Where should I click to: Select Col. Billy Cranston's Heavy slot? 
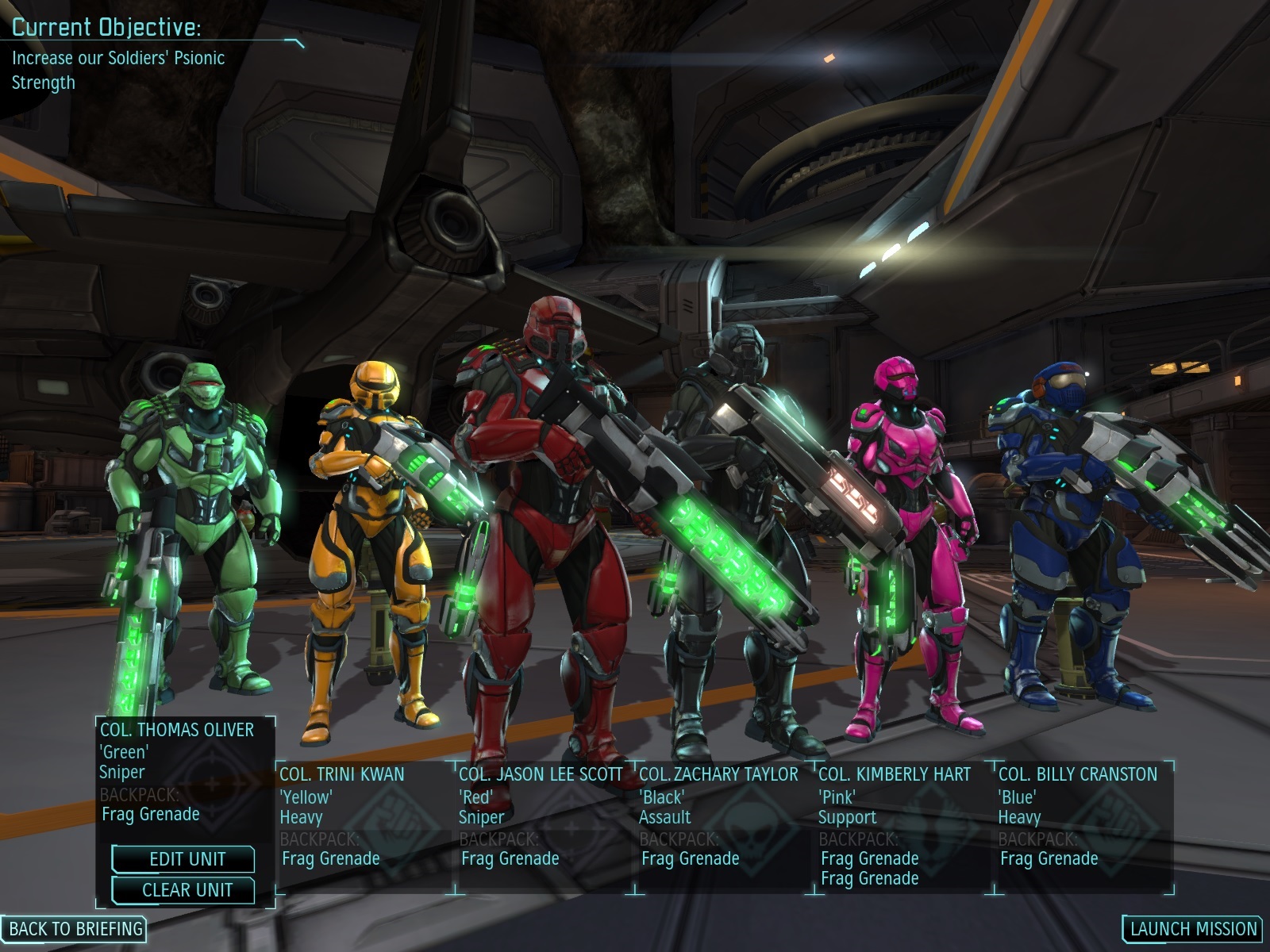tap(1083, 817)
